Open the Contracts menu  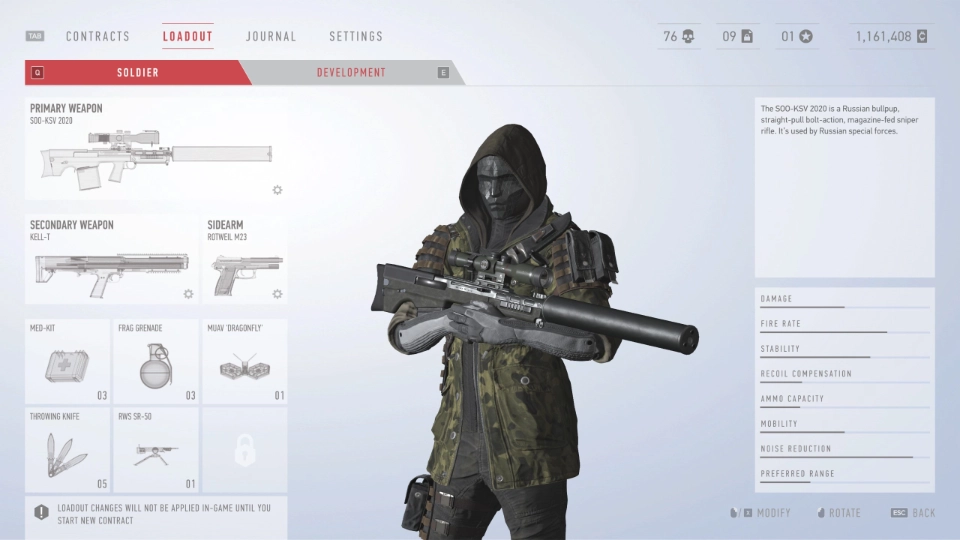pyautogui.click(x=98, y=37)
